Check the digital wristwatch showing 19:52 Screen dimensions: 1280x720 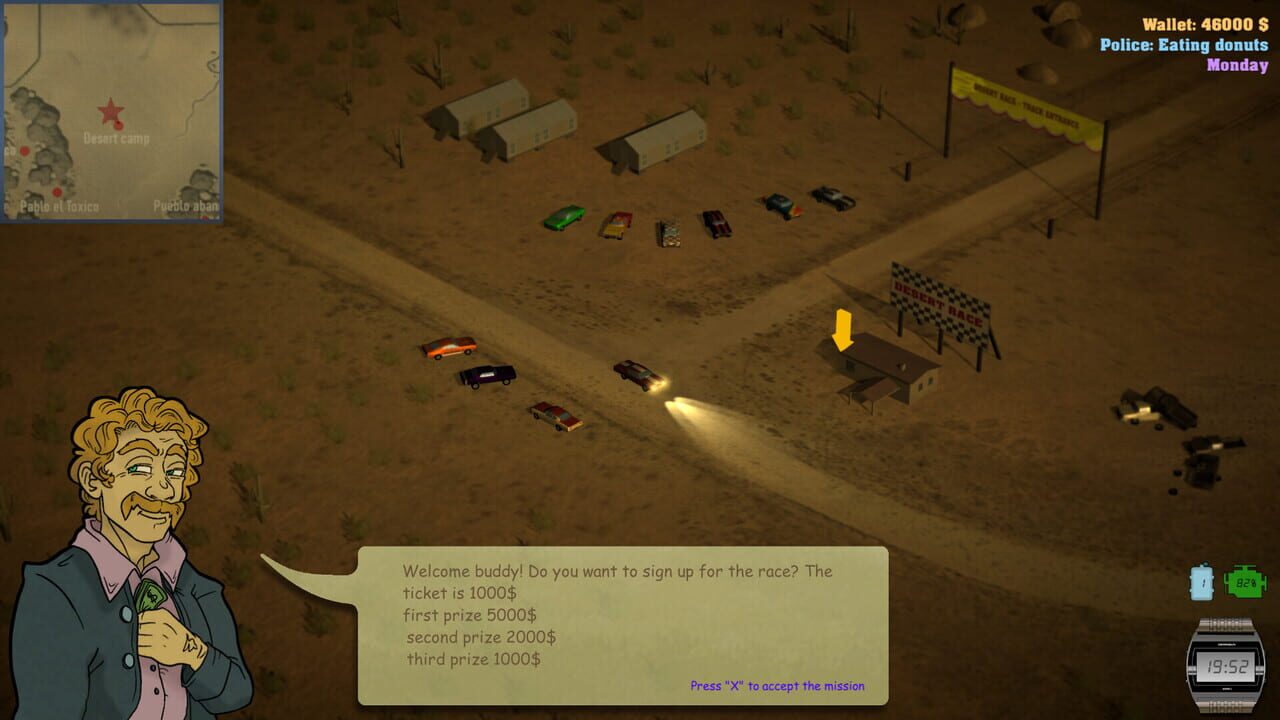coord(1226,666)
